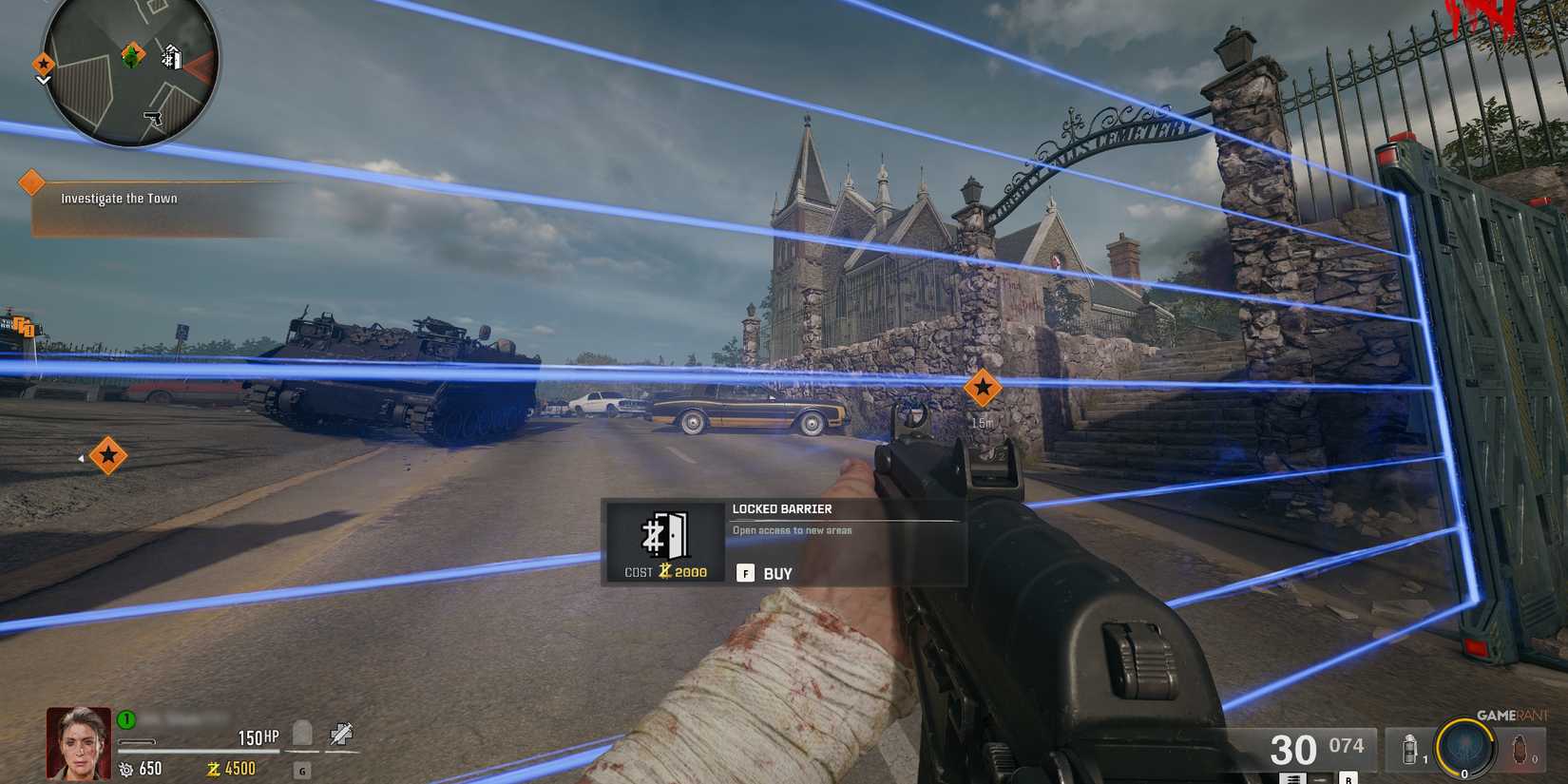The height and width of the screenshot is (784, 1568).
Task: Click the circular field upgrade charge meter
Action: pyautogui.click(x=1464, y=748)
